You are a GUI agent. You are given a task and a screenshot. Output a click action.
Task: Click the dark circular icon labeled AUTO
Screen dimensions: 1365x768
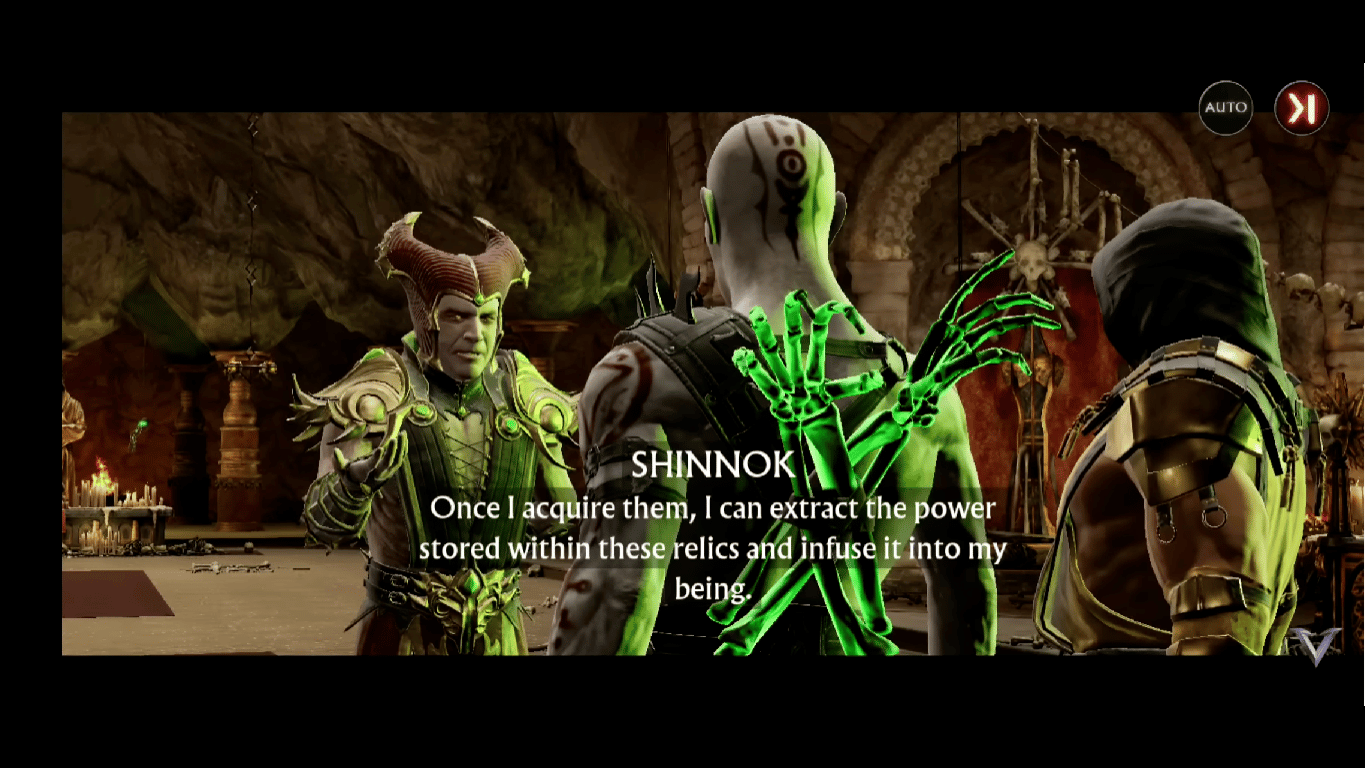[x=1224, y=107]
